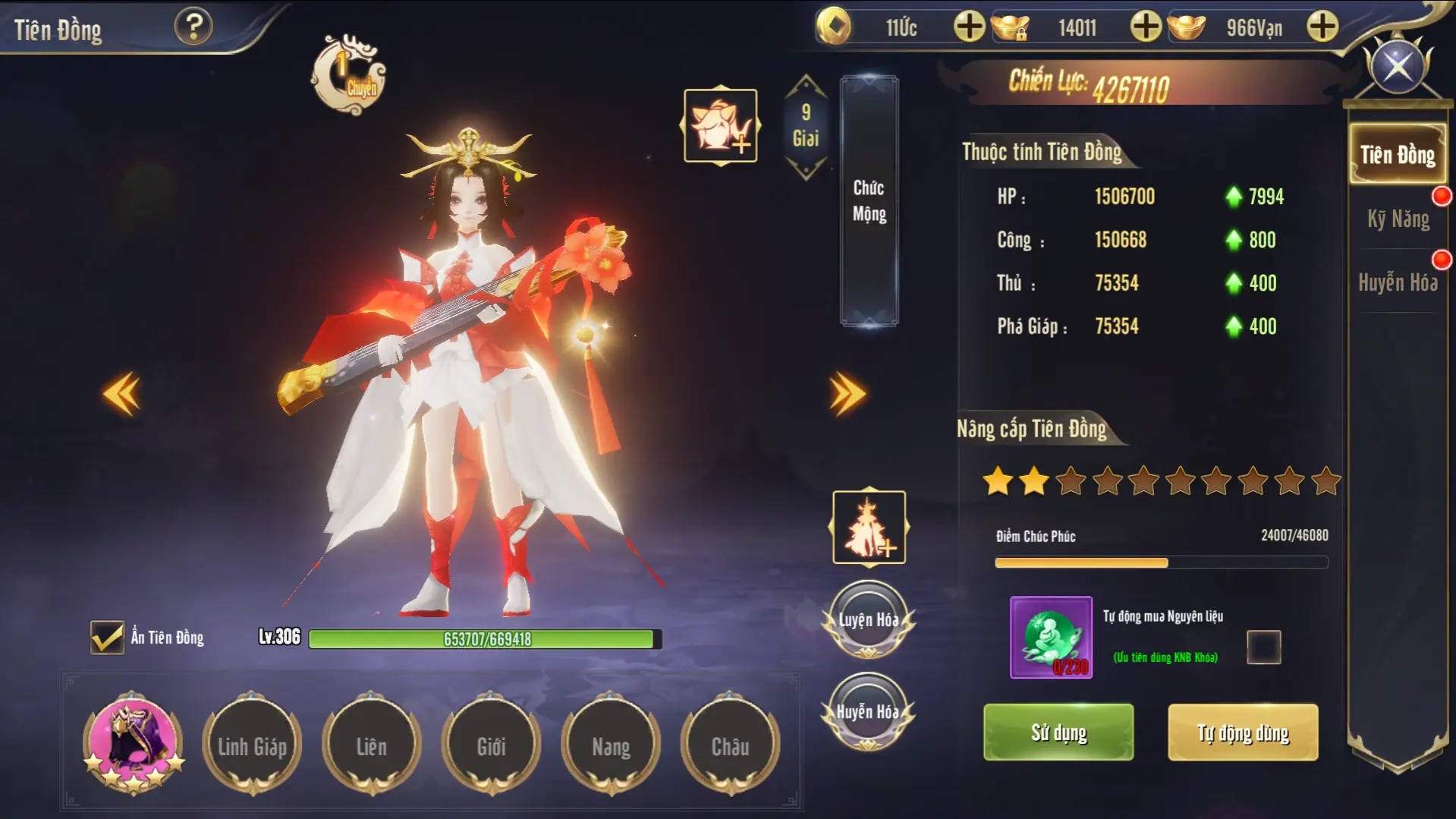Select the Tiên Đồng tab
The width and height of the screenshot is (1456, 819).
tap(1397, 156)
